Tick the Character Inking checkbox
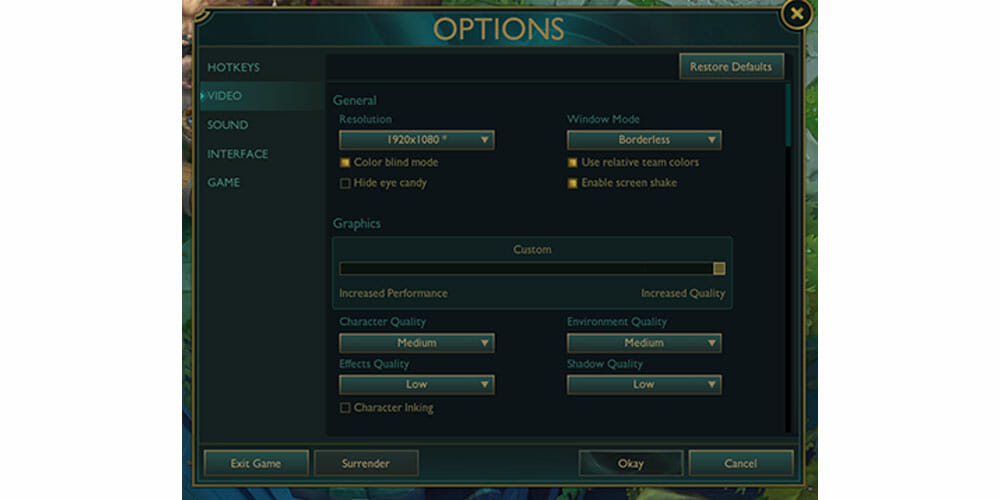Viewport: 1000px width, 500px height. click(x=345, y=408)
